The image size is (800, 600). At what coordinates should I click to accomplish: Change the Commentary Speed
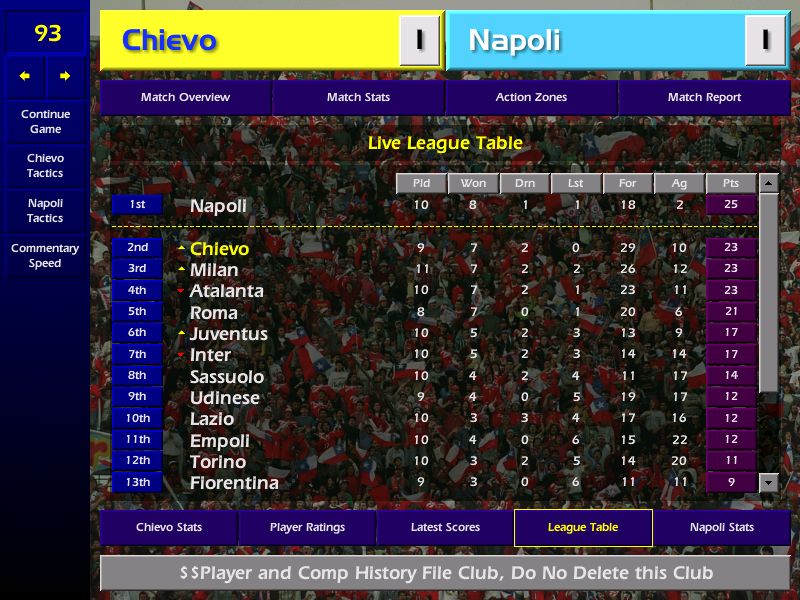[45, 256]
